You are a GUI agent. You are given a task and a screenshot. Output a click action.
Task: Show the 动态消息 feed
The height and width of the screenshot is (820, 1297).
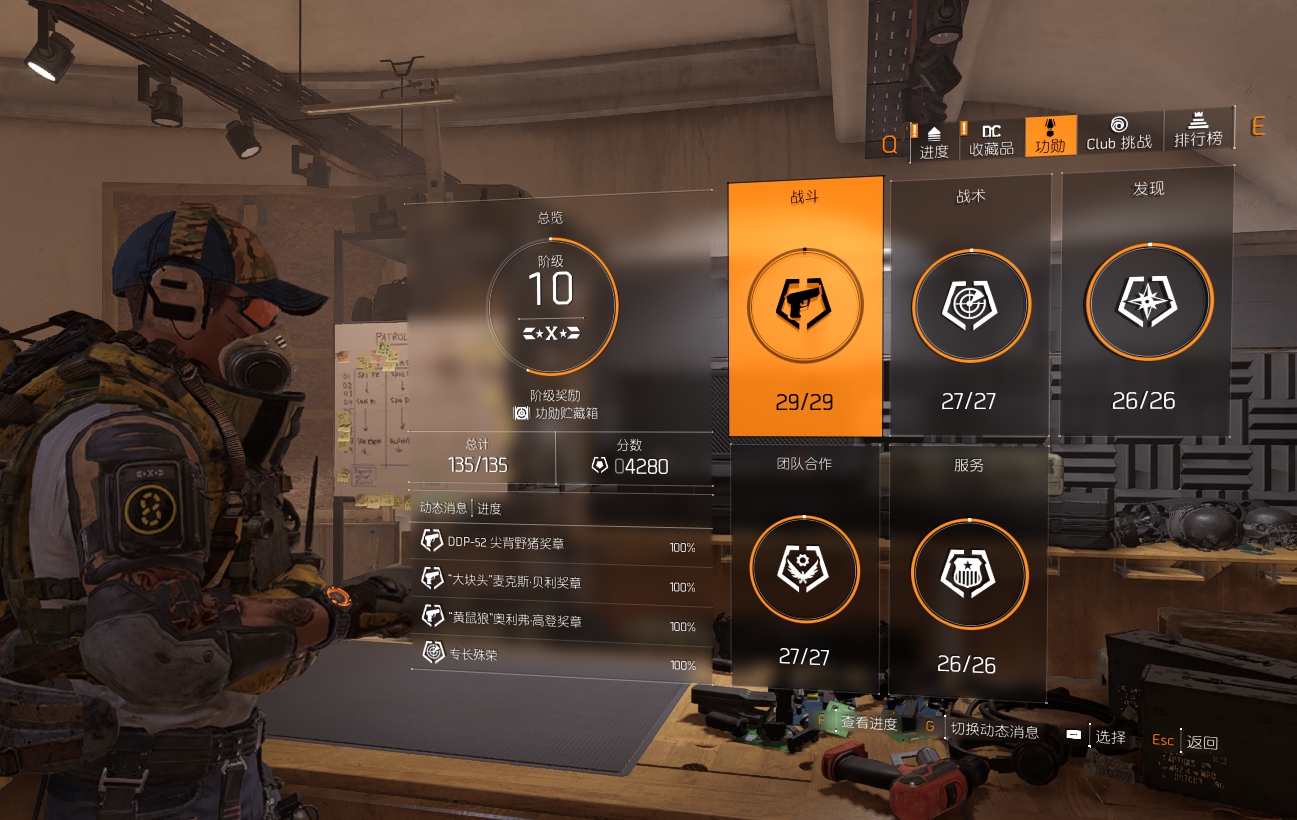point(445,508)
